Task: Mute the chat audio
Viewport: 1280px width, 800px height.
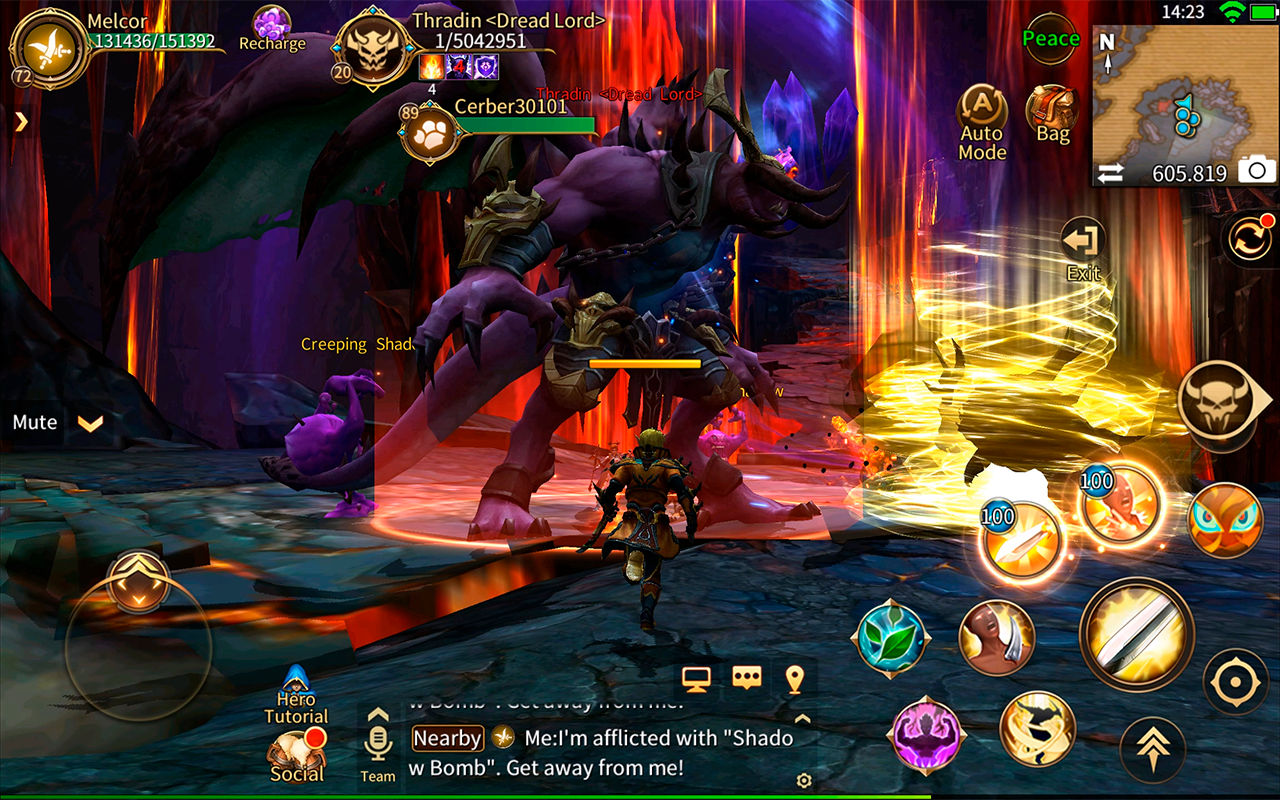Action: [x=33, y=422]
